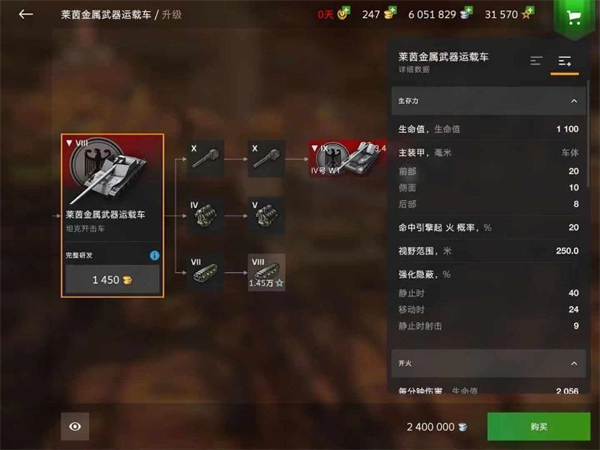Collapse the 开火 stats section

click(x=574, y=363)
